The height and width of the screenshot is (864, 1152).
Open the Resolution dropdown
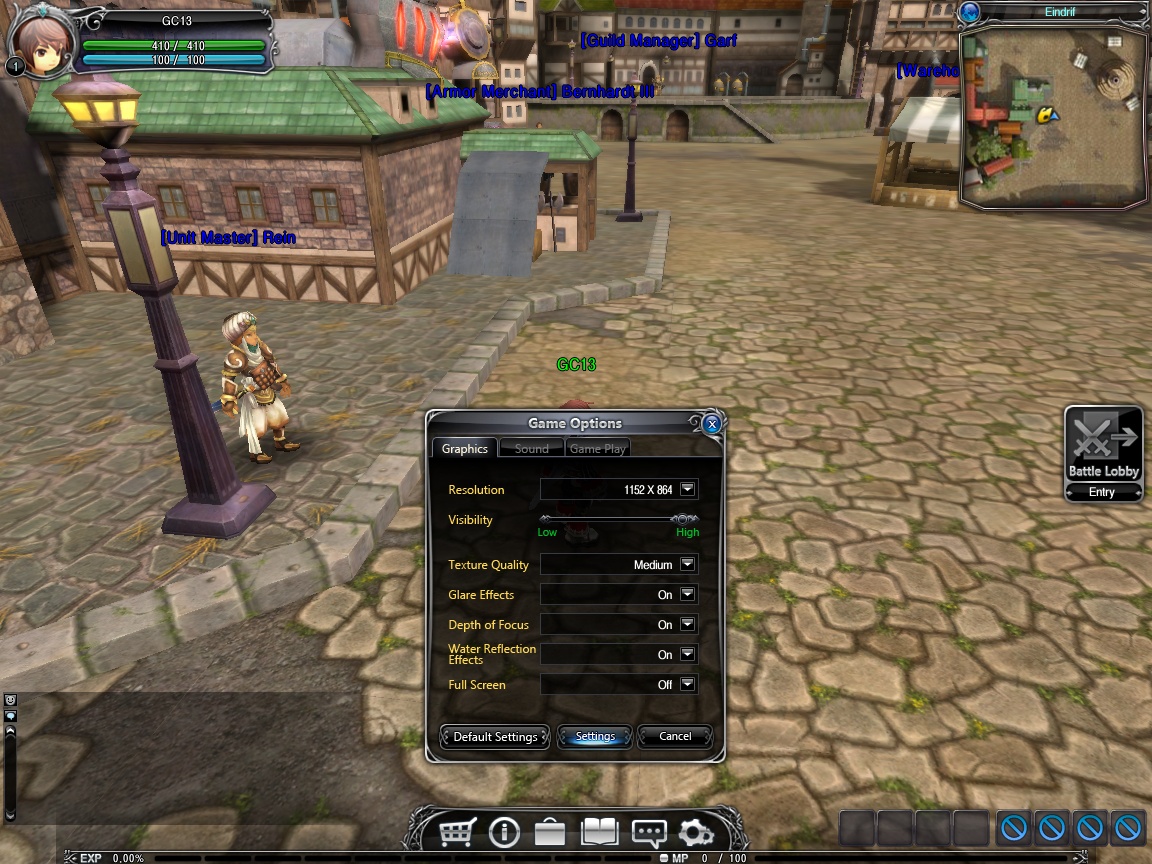[687, 489]
